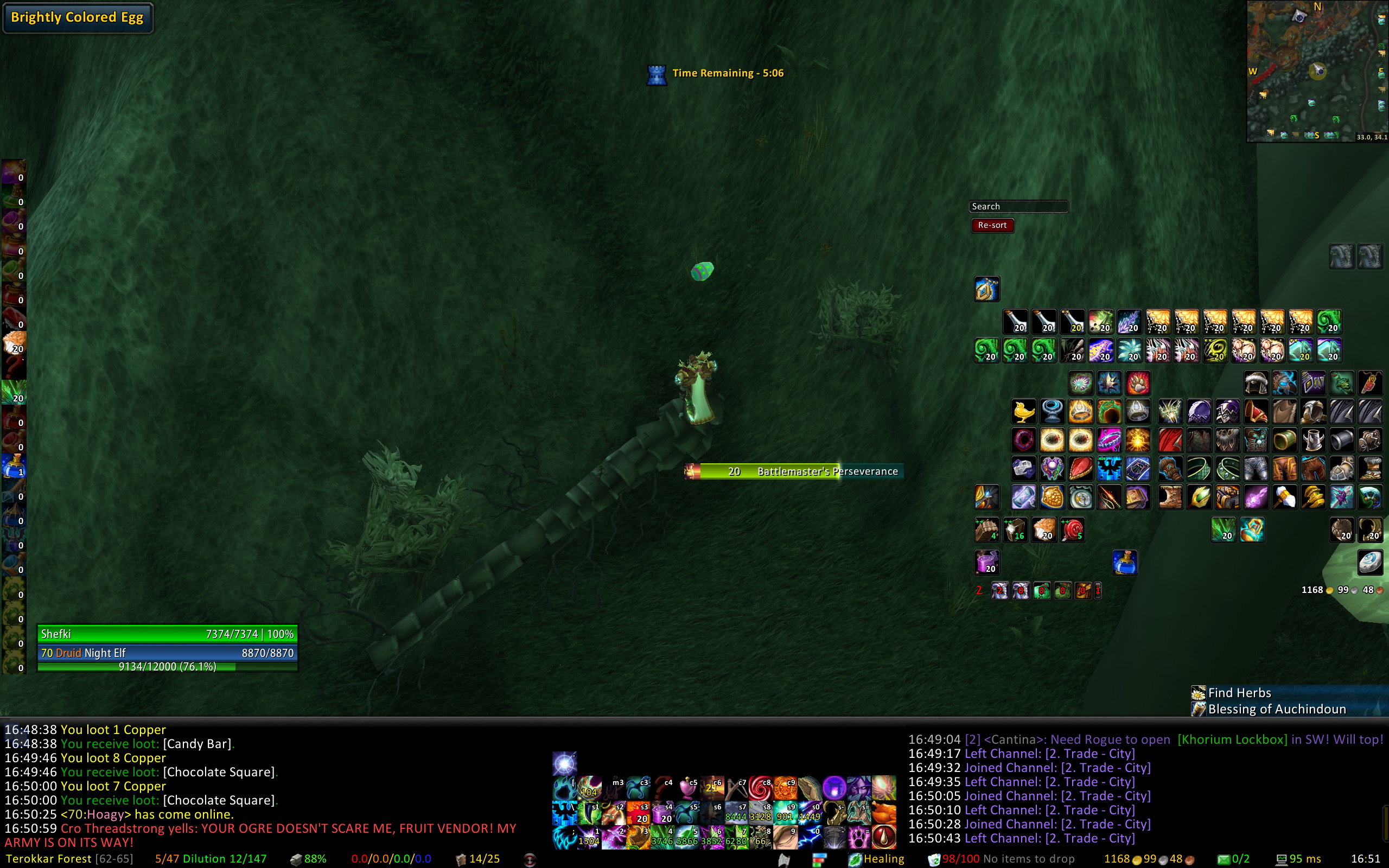The width and height of the screenshot is (1389, 868).
Task: Select the red lollipop stack in bag
Action: (x=1072, y=530)
